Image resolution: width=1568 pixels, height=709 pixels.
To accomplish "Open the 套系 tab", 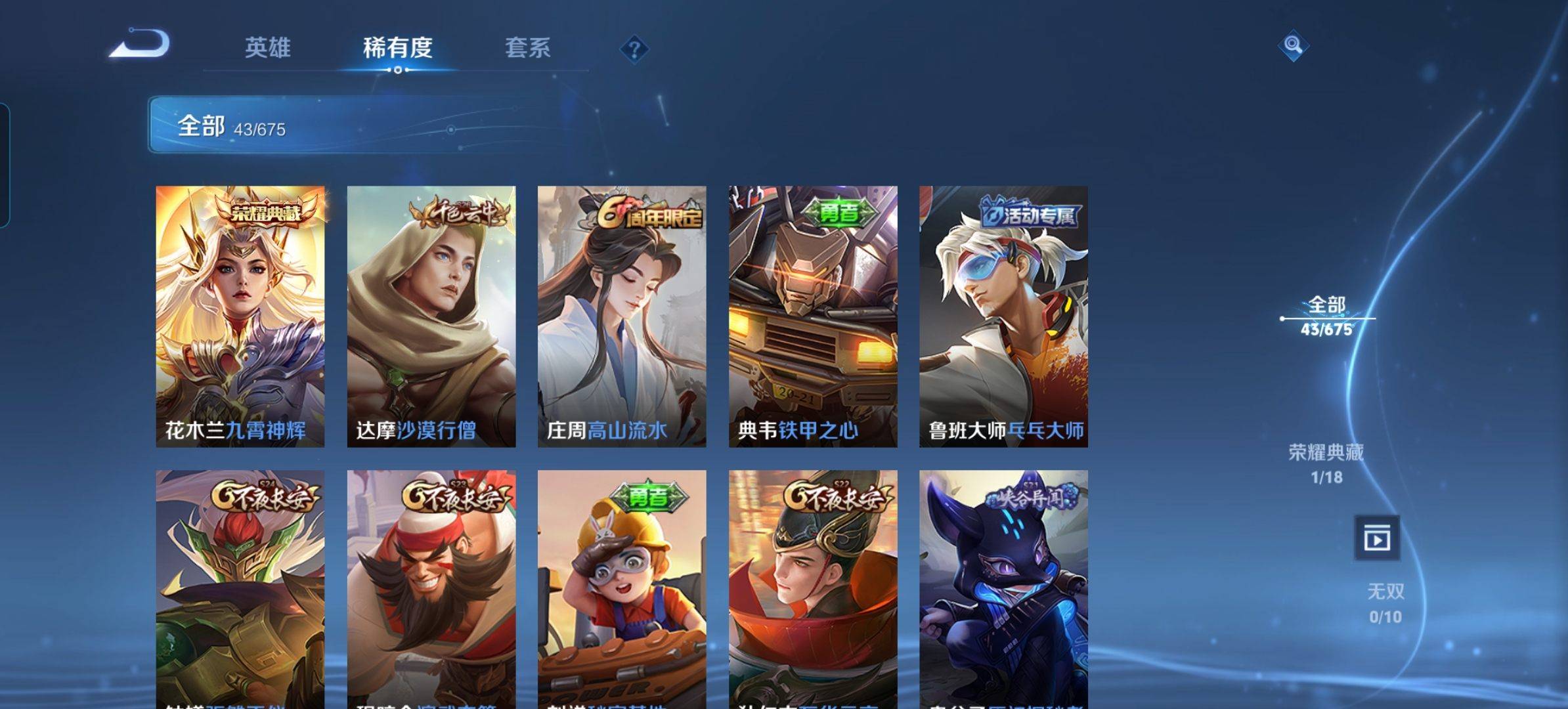I will click(x=527, y=48).
